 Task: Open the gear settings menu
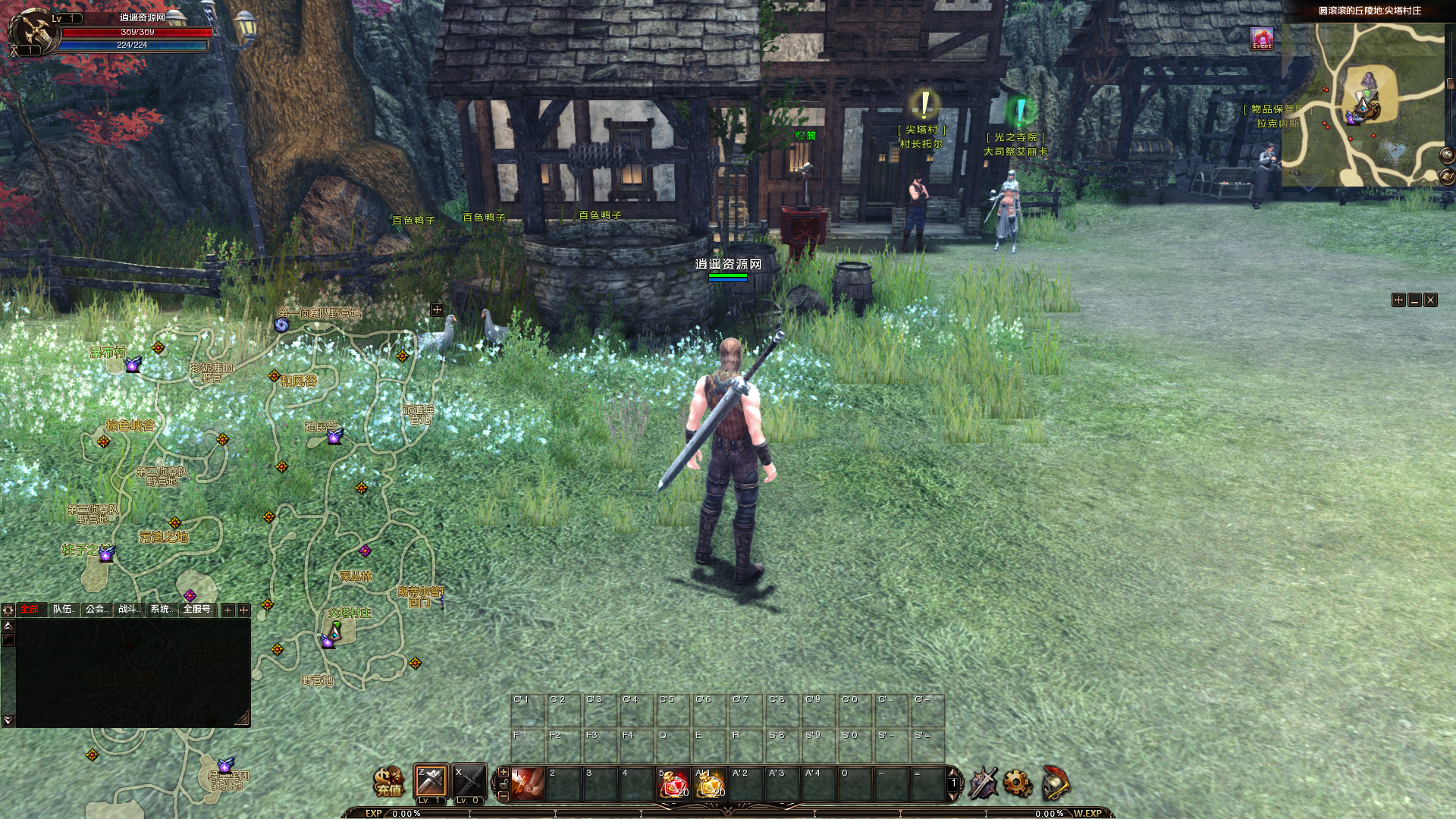[1018, 783]
